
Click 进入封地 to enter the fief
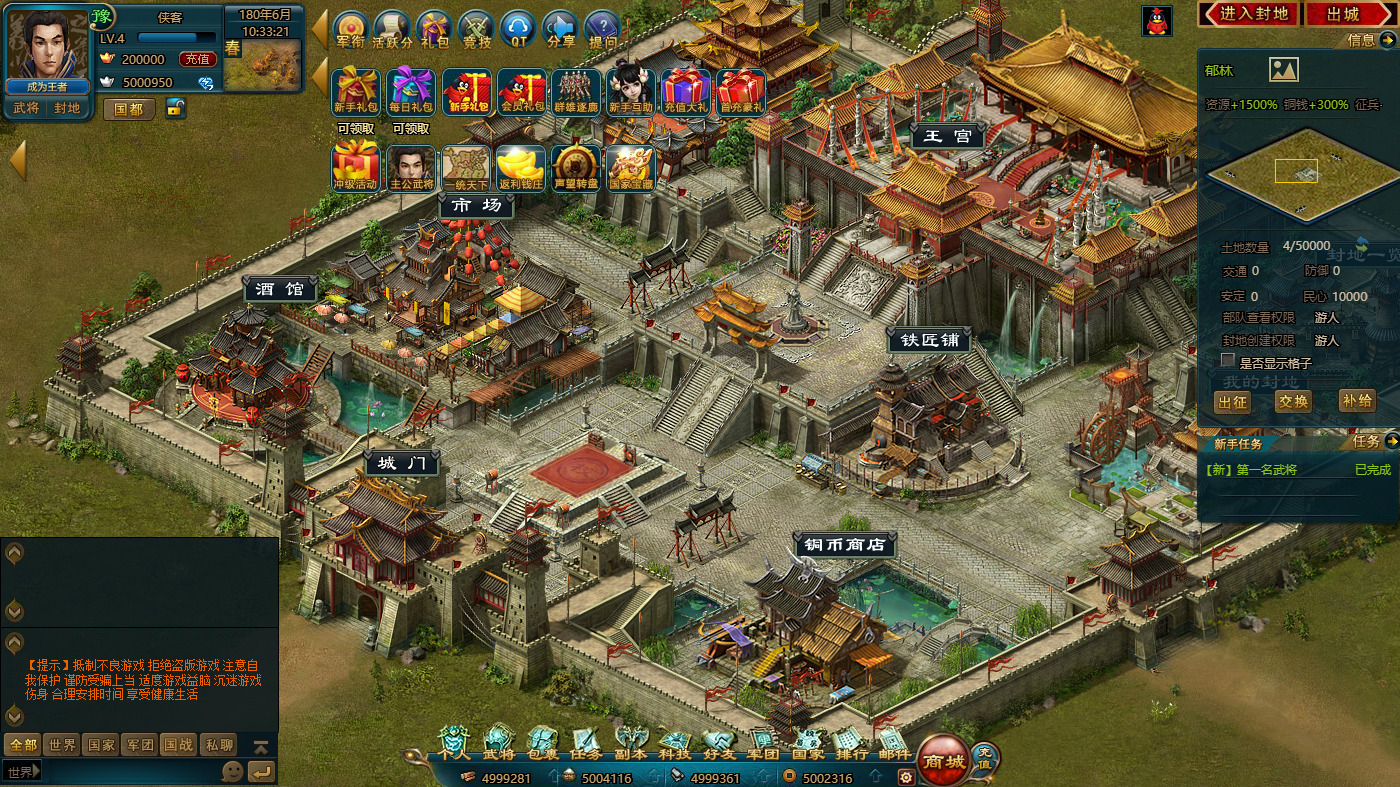point(1249,14)
